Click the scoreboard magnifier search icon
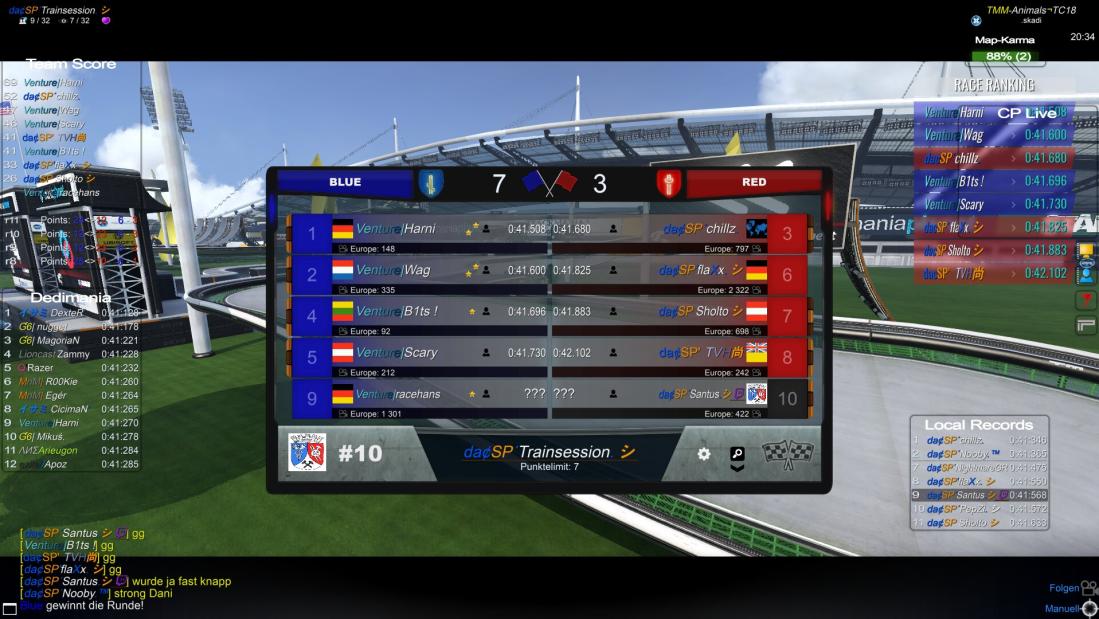This screenshot has width=1099, height=619. [x=737, y=454]
